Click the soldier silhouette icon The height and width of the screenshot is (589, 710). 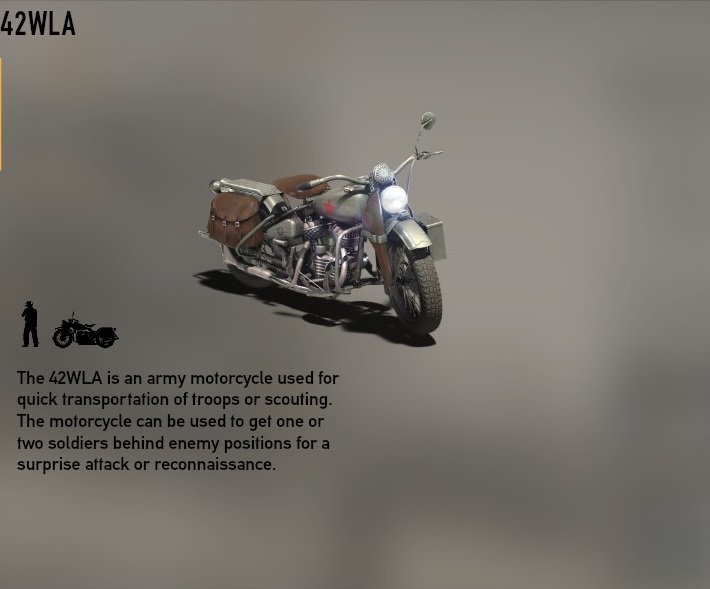(x=30, y=324)
